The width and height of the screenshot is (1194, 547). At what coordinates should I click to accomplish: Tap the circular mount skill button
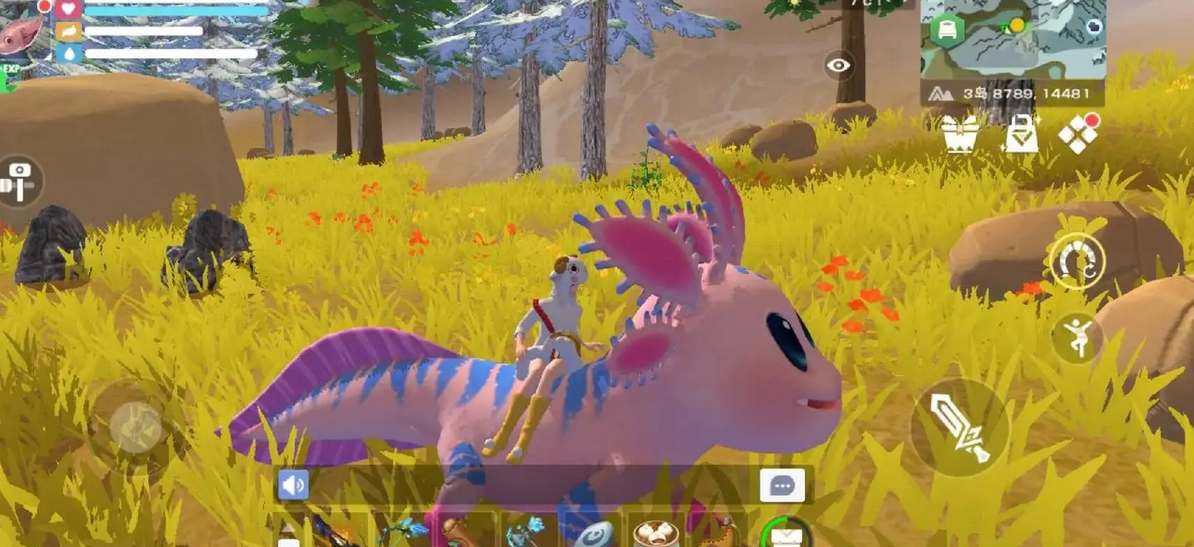tap(1077, 261)
